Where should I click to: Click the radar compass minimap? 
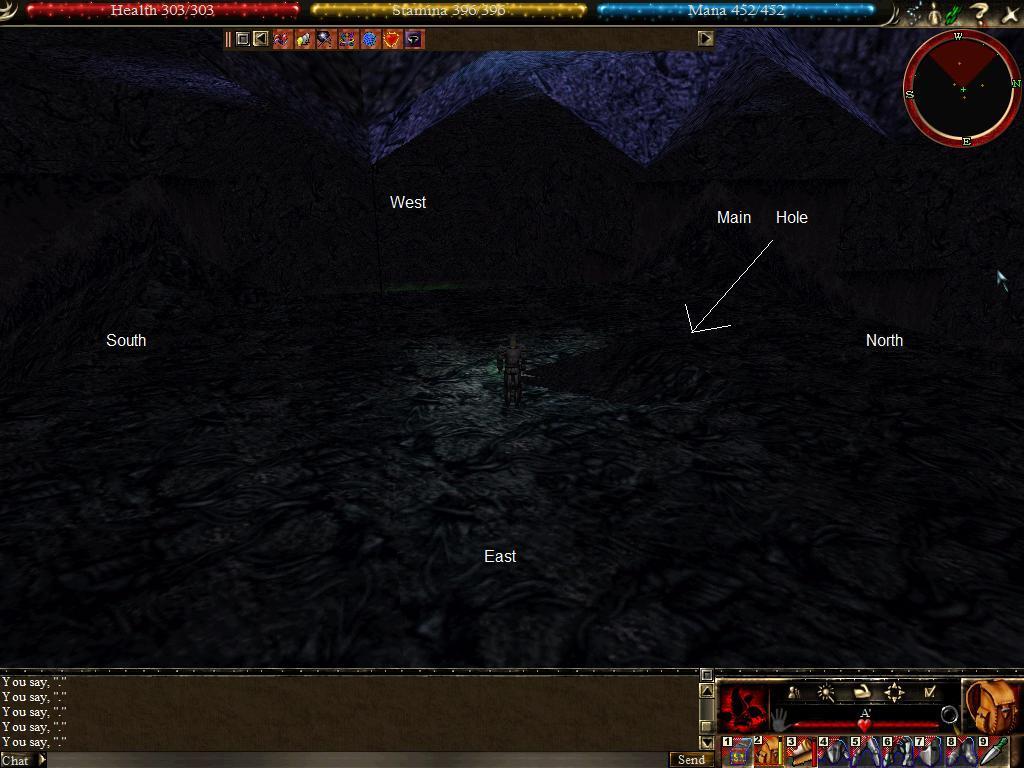click(x=962, y=89)
